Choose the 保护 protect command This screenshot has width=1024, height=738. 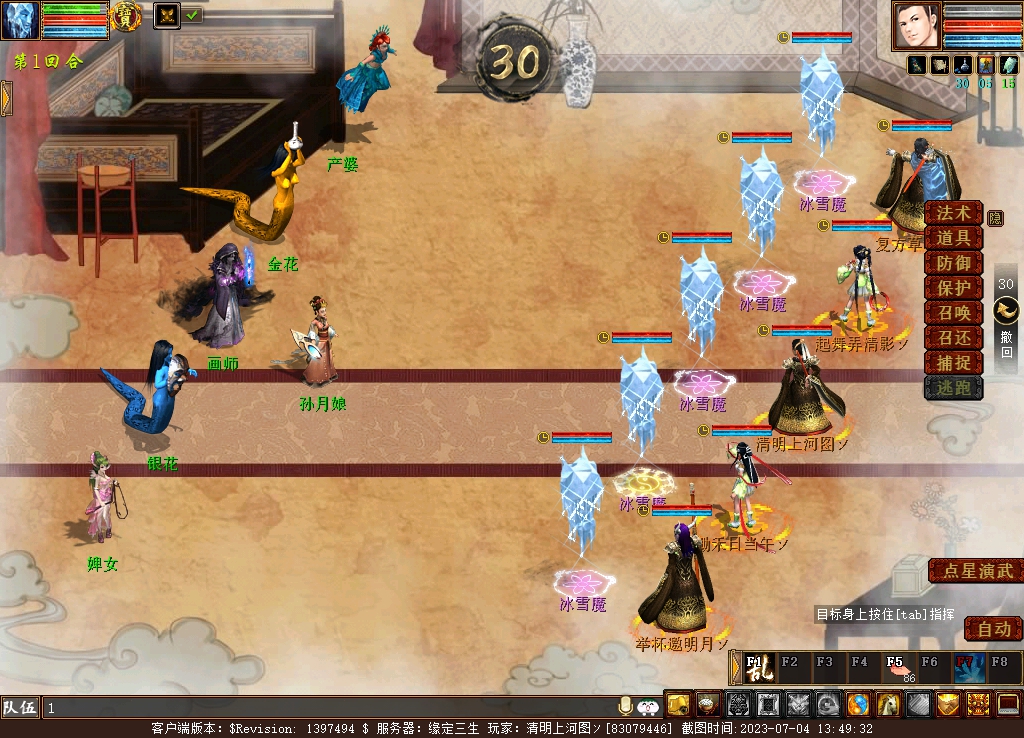coord(952,288)
